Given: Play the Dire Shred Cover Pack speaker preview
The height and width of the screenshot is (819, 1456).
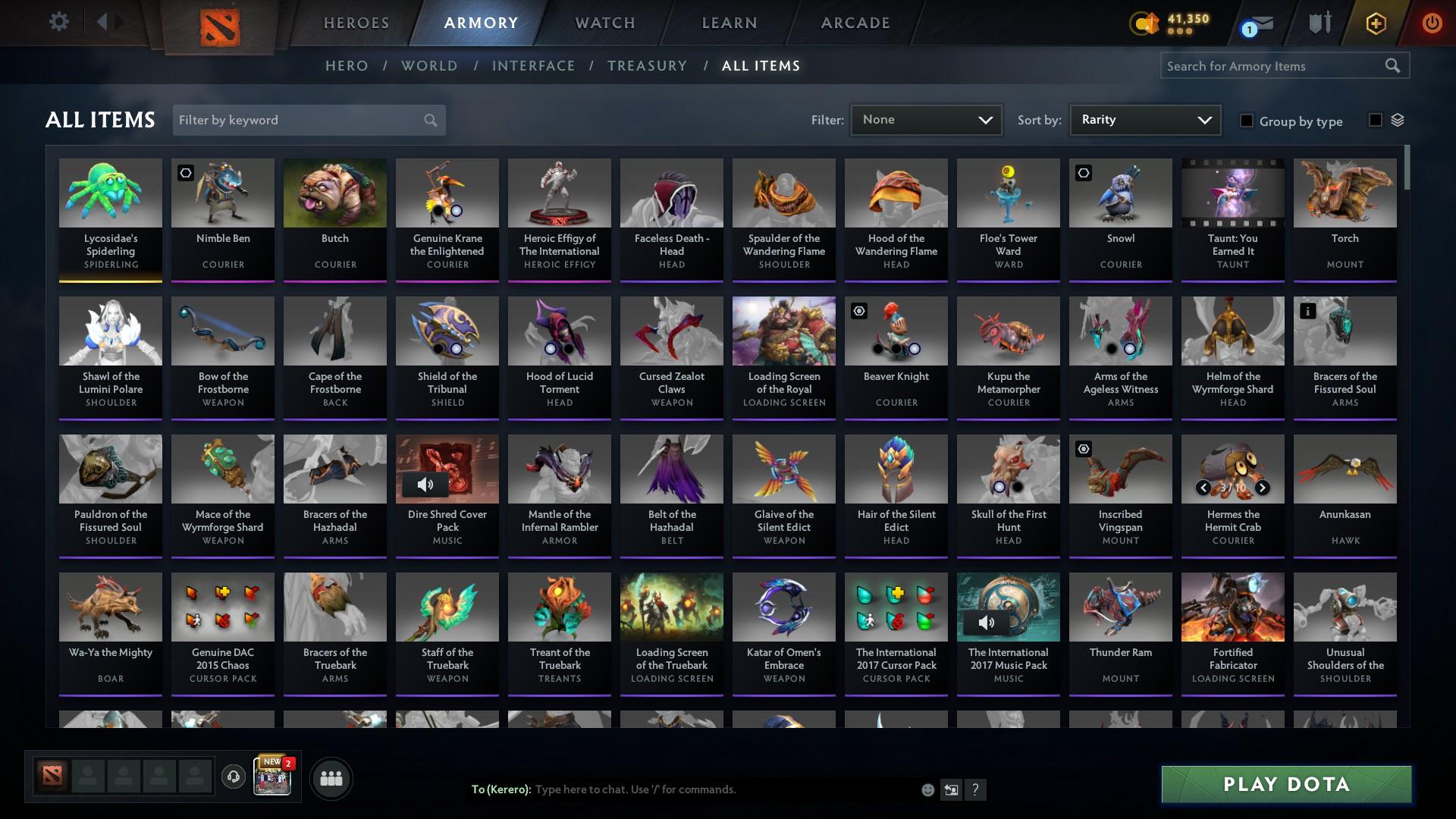Looking at the screenshot, I should pyautogui.click(x=425, y=484).
